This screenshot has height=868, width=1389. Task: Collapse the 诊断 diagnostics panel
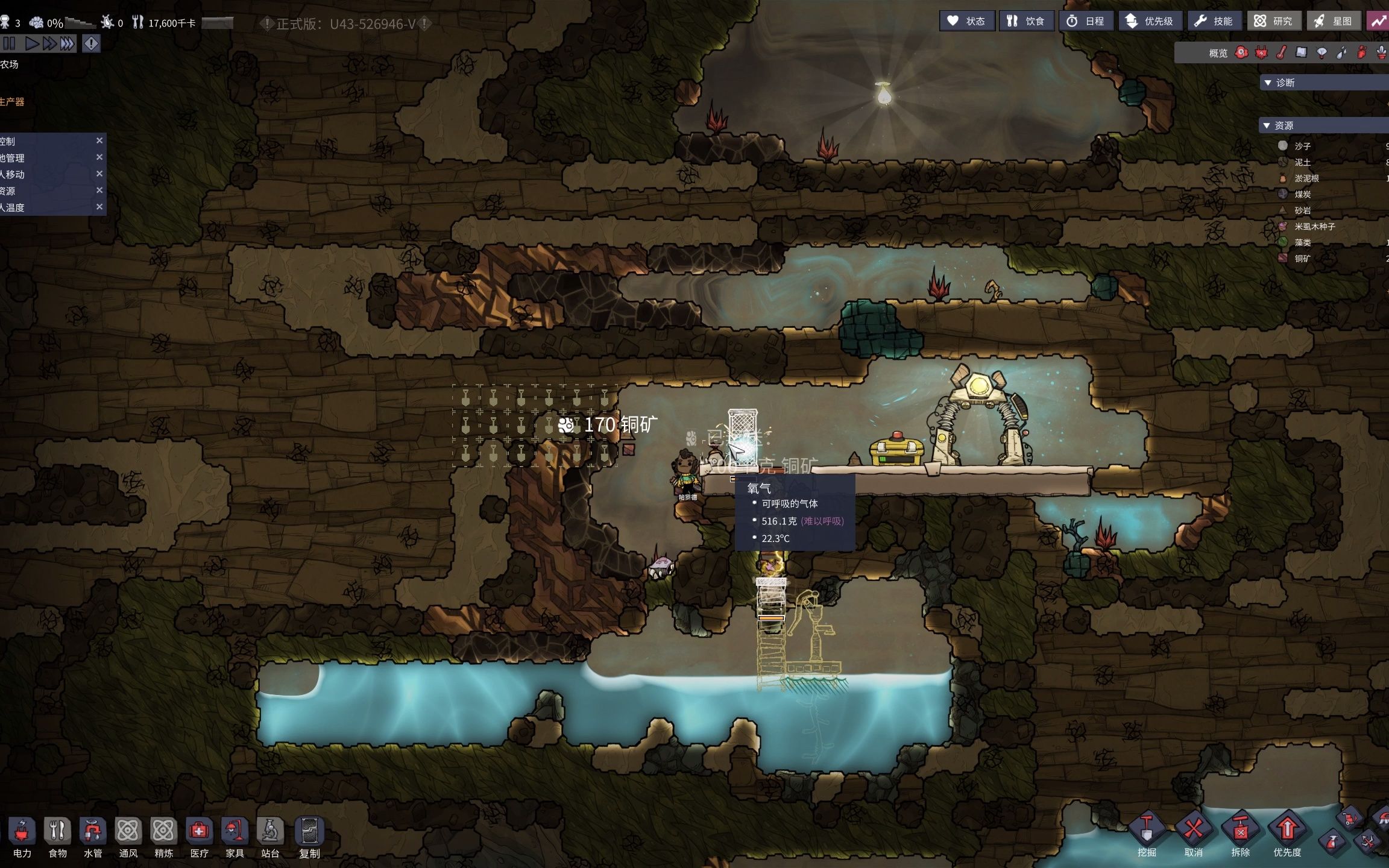point(1268,83)
